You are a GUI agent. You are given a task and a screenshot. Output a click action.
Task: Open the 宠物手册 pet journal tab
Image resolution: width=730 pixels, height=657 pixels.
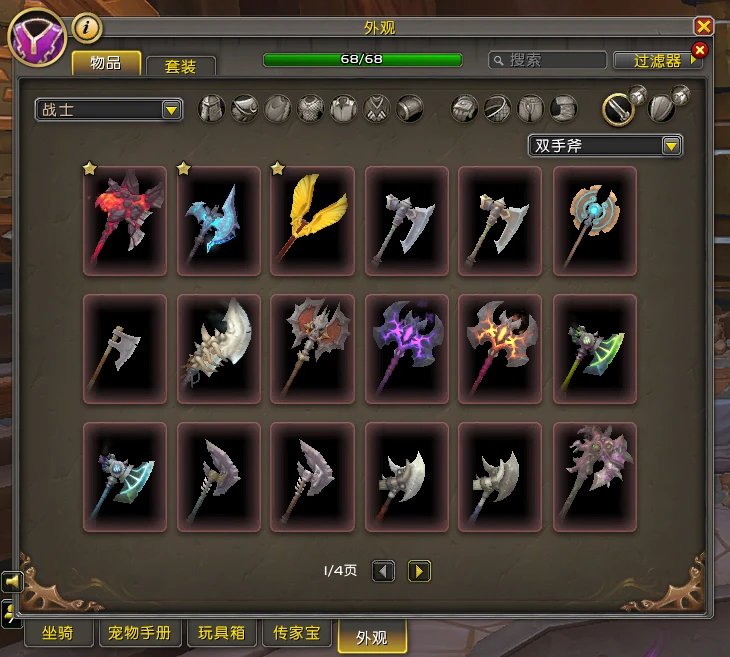[x=139, y=634]
